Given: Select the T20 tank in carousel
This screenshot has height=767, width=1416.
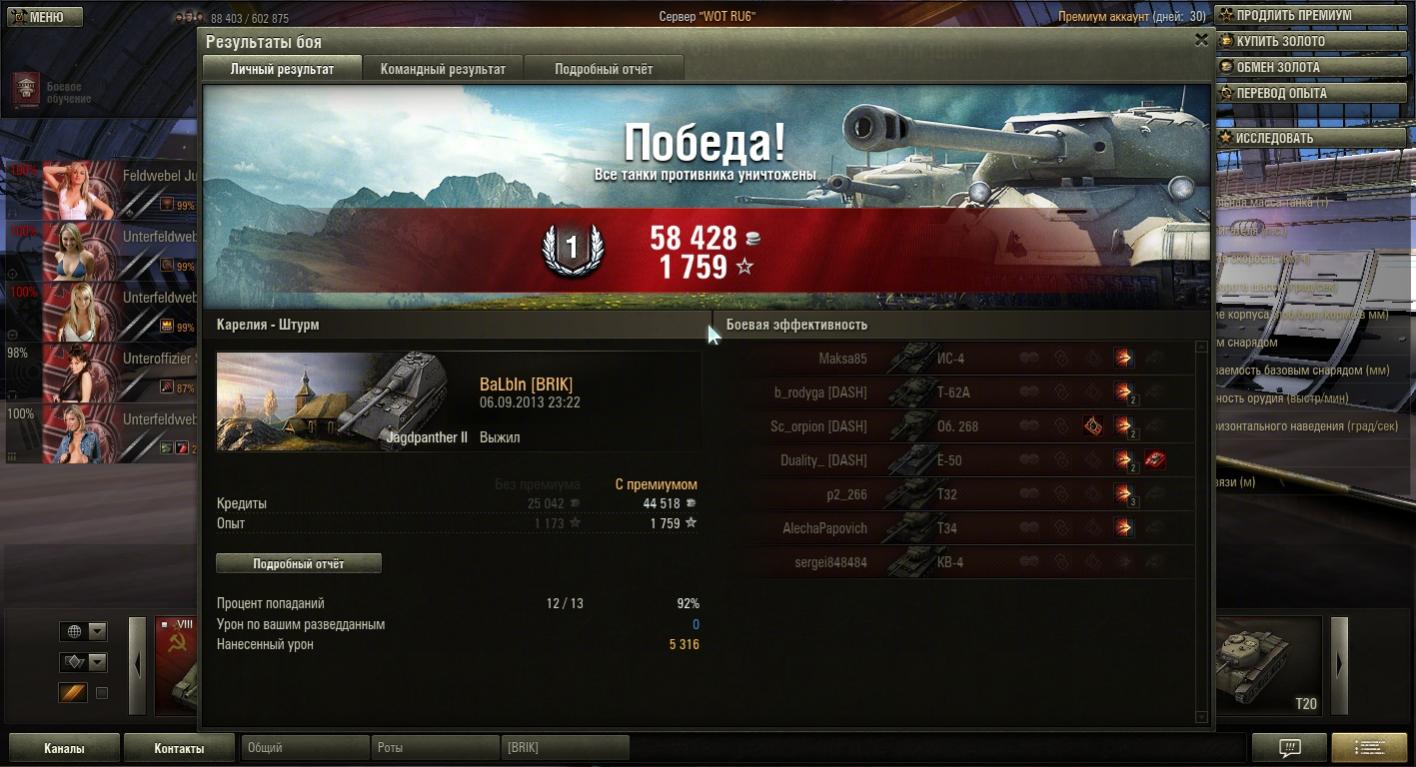Looking at the screenshot, I should 1267,665.
